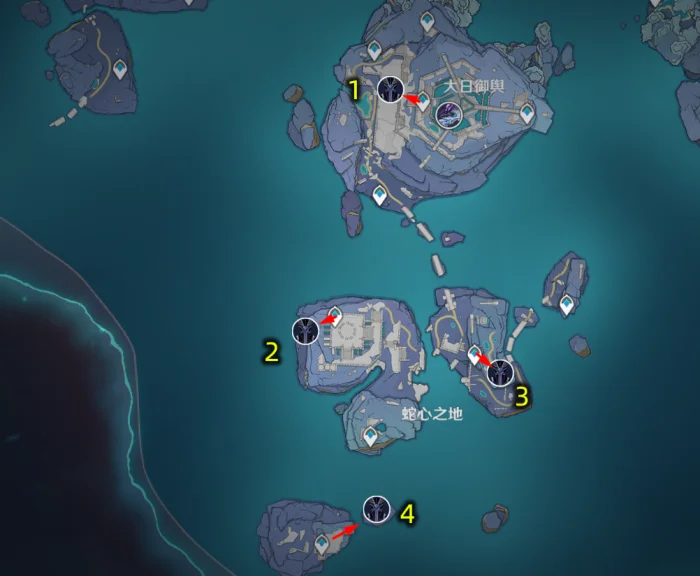Select the circular marker labeled 3

point(500,373)
